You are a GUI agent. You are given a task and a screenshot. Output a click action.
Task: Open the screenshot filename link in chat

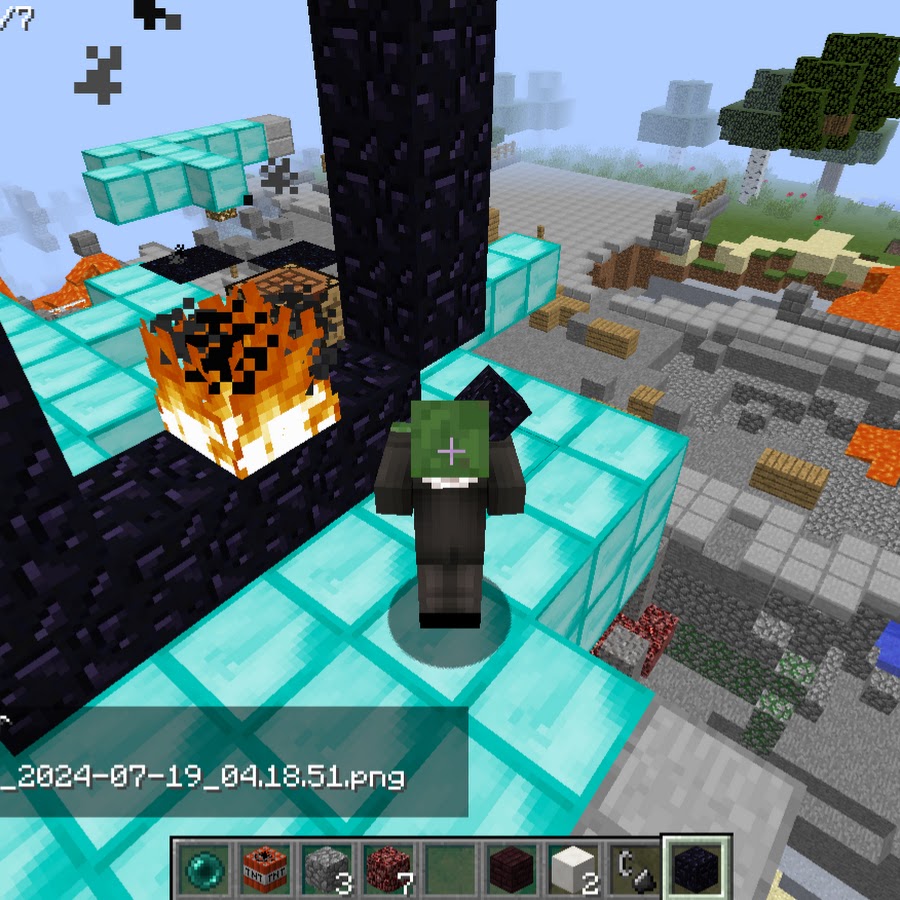(203, 777)
